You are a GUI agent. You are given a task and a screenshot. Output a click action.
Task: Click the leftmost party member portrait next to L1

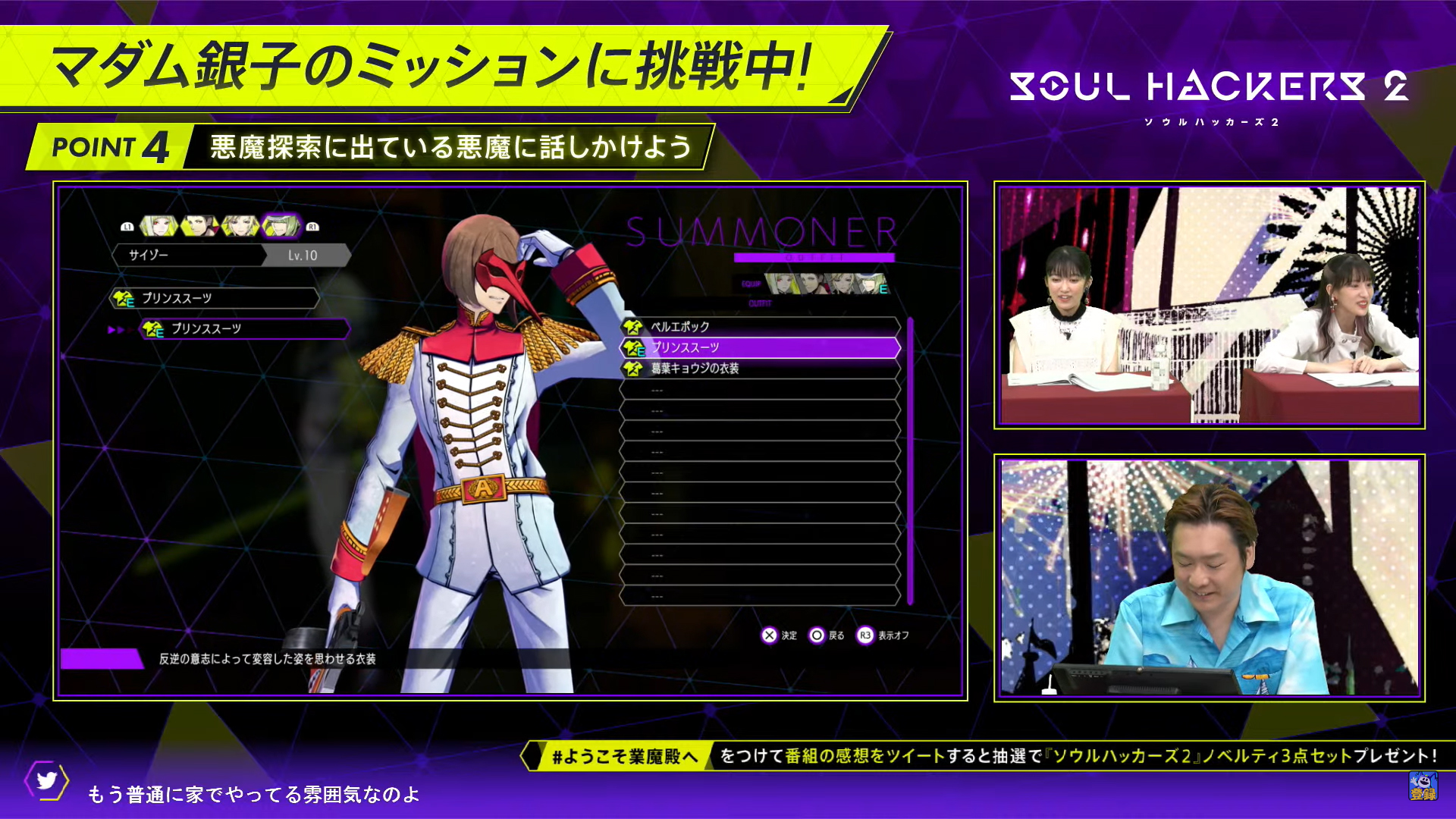158,226
